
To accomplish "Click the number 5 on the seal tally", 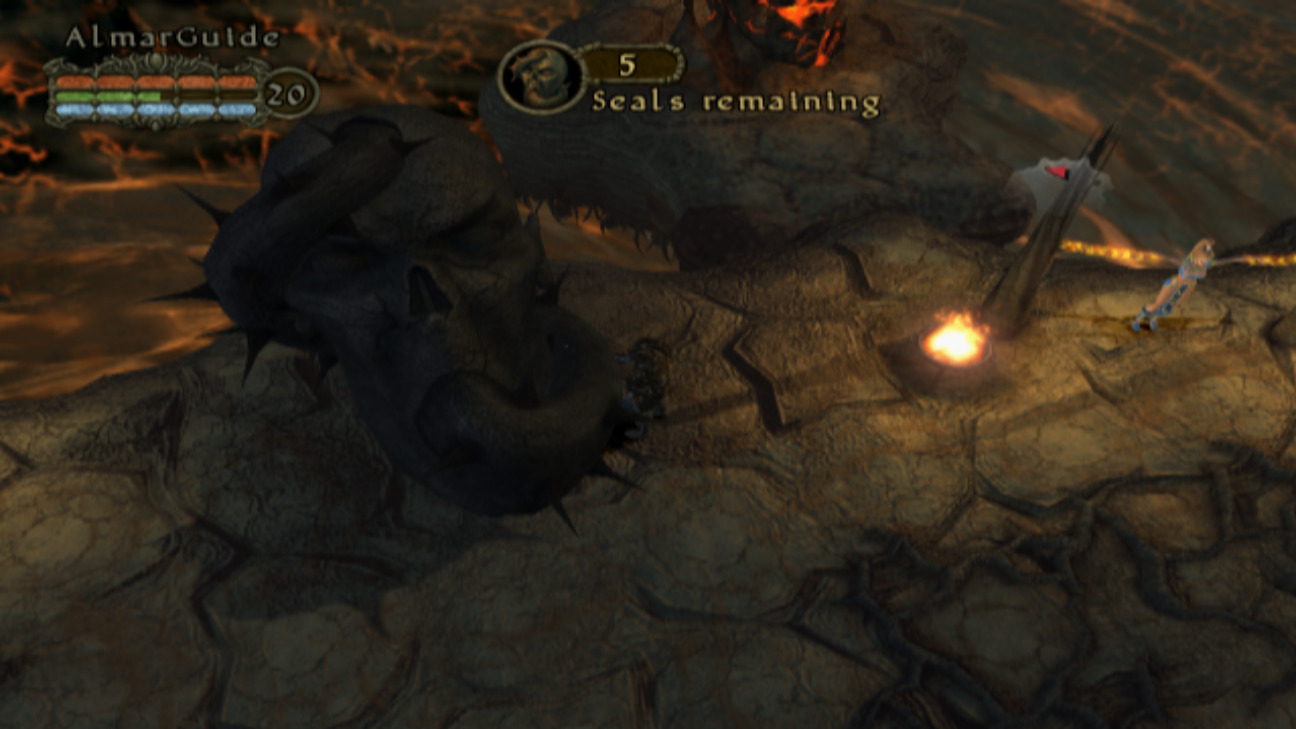I will click(627, 64).
